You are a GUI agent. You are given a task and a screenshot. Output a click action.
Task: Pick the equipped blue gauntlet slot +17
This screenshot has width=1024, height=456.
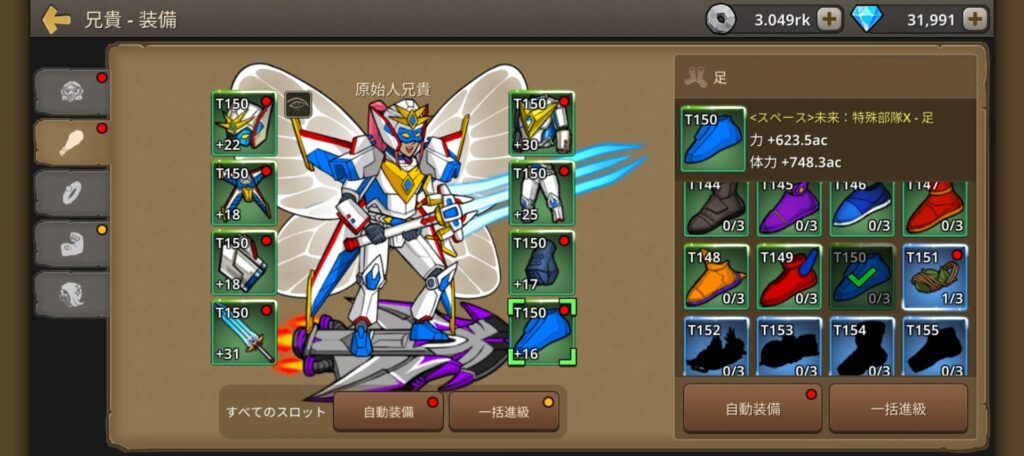(541, 263)
